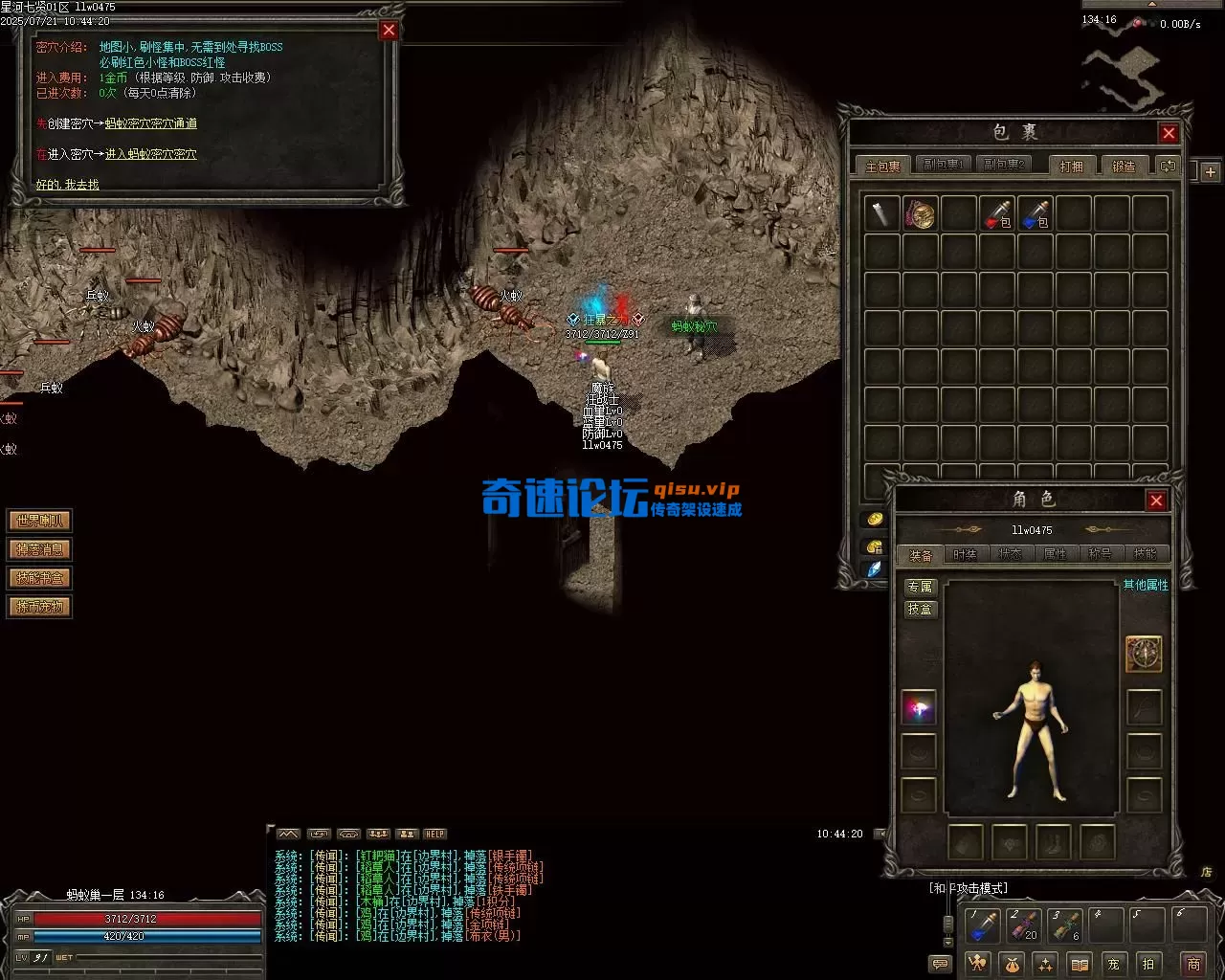Viewport: 1225px width, 980px height.
Task: Open the 世界喇叭 world horn button
Action: 40,522
